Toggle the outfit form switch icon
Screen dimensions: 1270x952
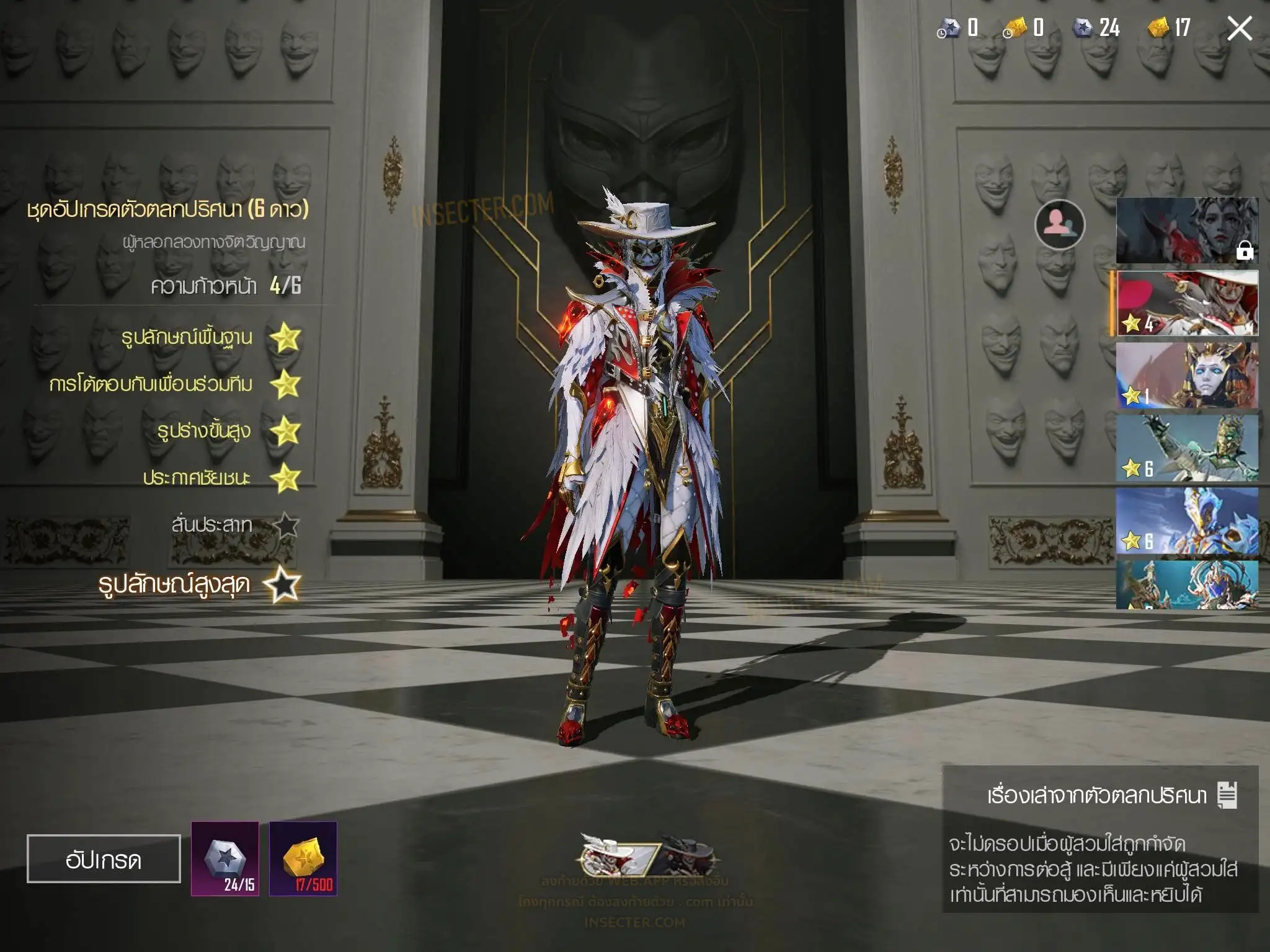pyautogui.click(x=649, y=857)
